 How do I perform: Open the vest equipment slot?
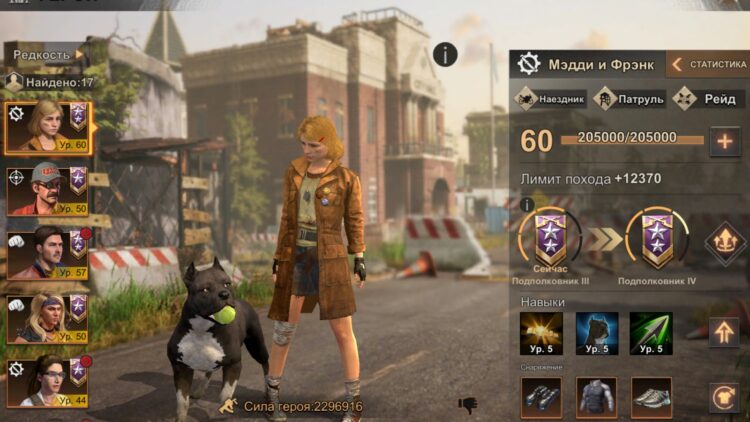click(x=597, y=397)
